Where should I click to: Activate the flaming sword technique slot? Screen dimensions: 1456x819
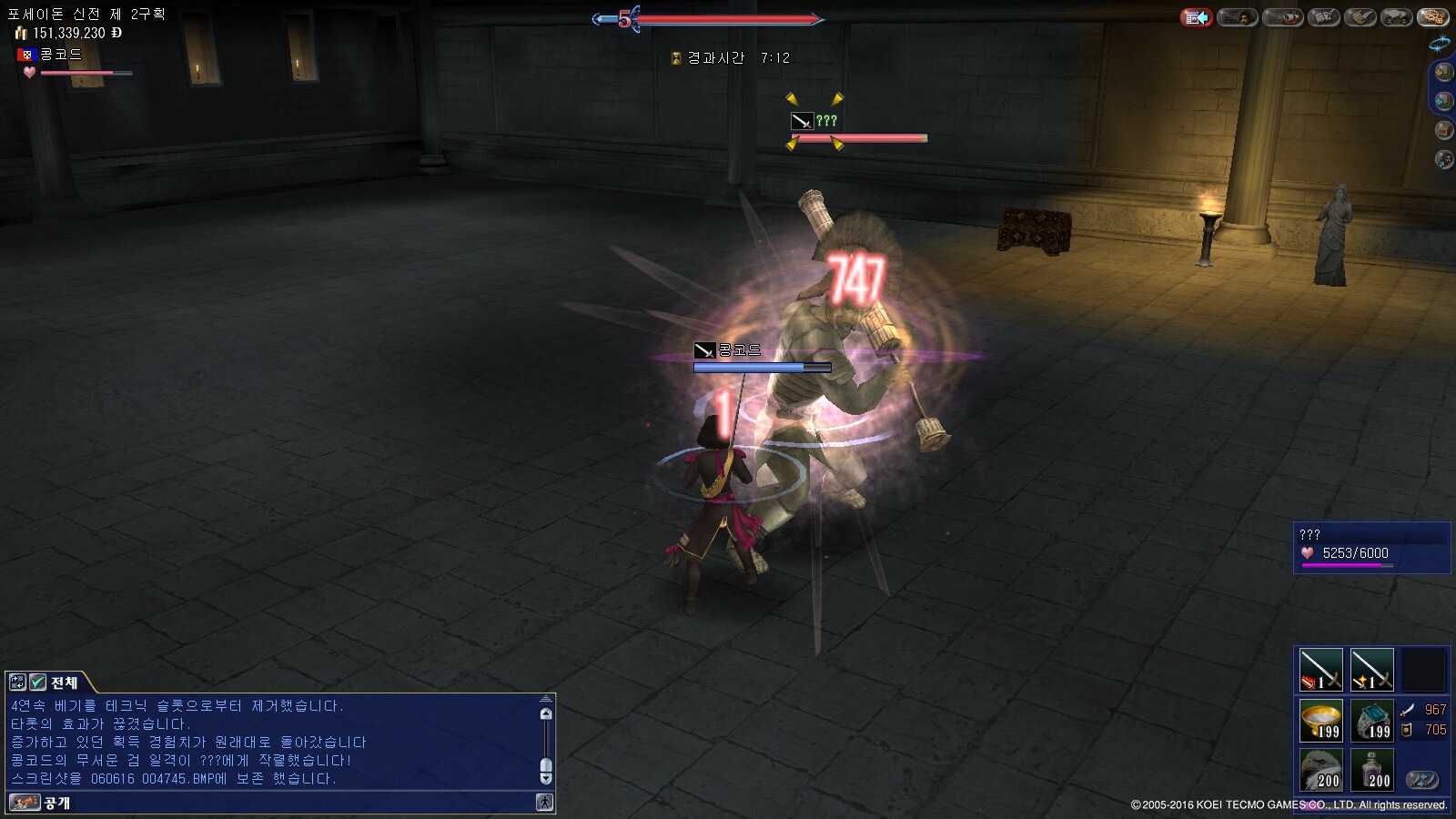tap(1320, 670)
